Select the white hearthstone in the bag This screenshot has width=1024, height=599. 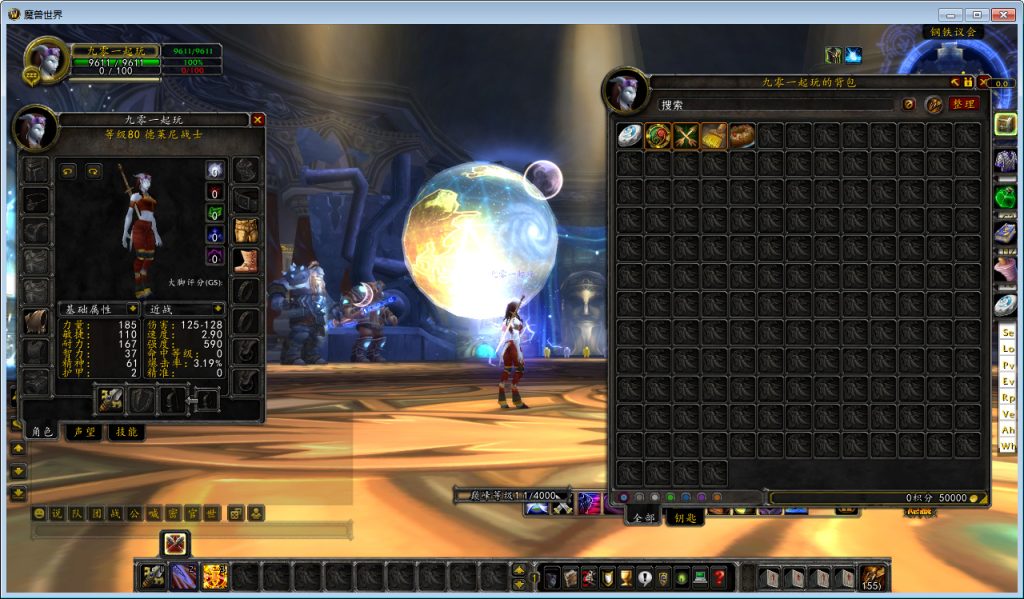[629, 136]
